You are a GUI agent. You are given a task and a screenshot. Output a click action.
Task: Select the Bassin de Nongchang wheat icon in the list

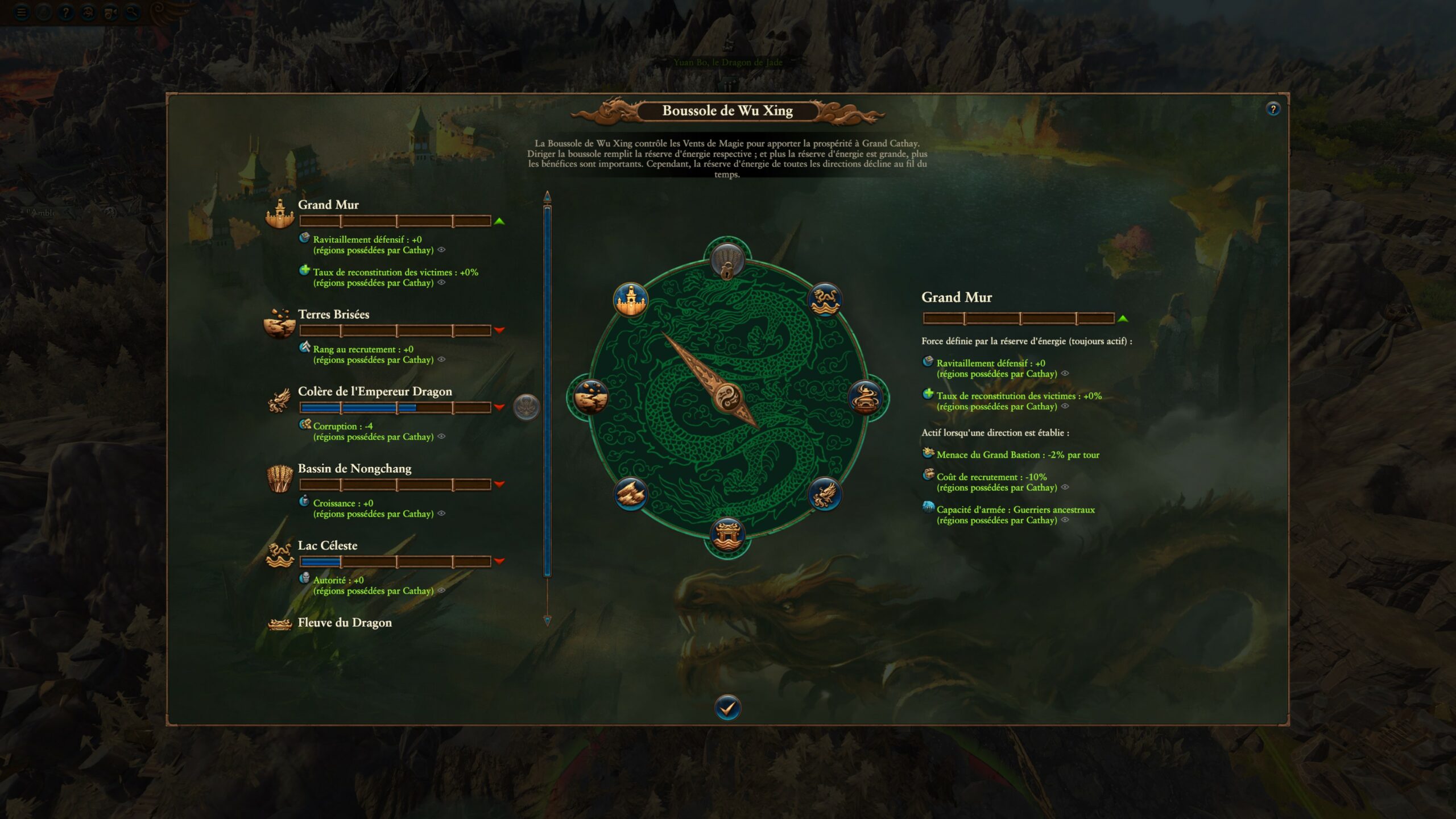279,478
